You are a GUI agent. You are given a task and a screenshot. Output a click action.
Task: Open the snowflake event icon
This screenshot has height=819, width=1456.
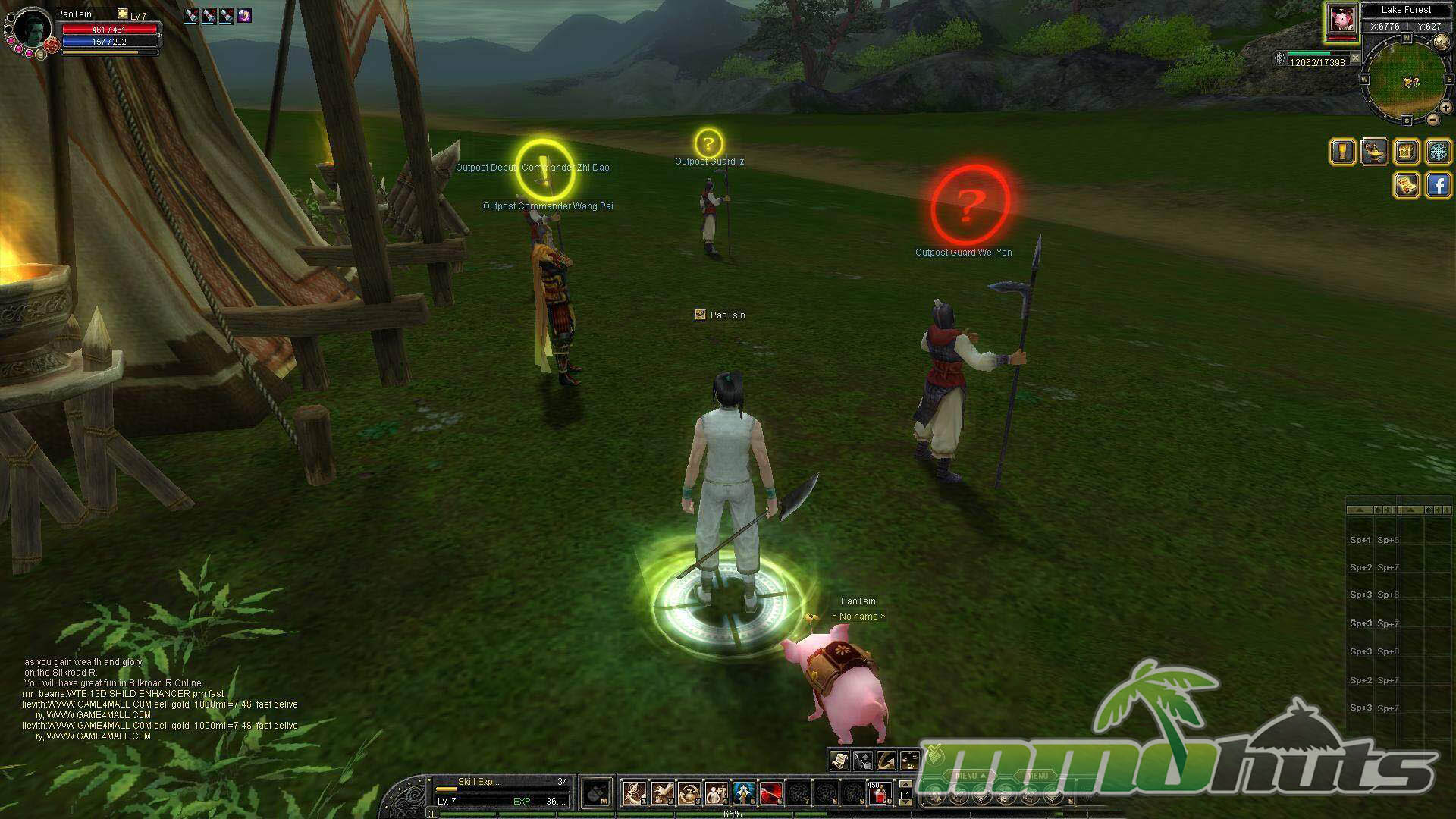point(1439,152)
